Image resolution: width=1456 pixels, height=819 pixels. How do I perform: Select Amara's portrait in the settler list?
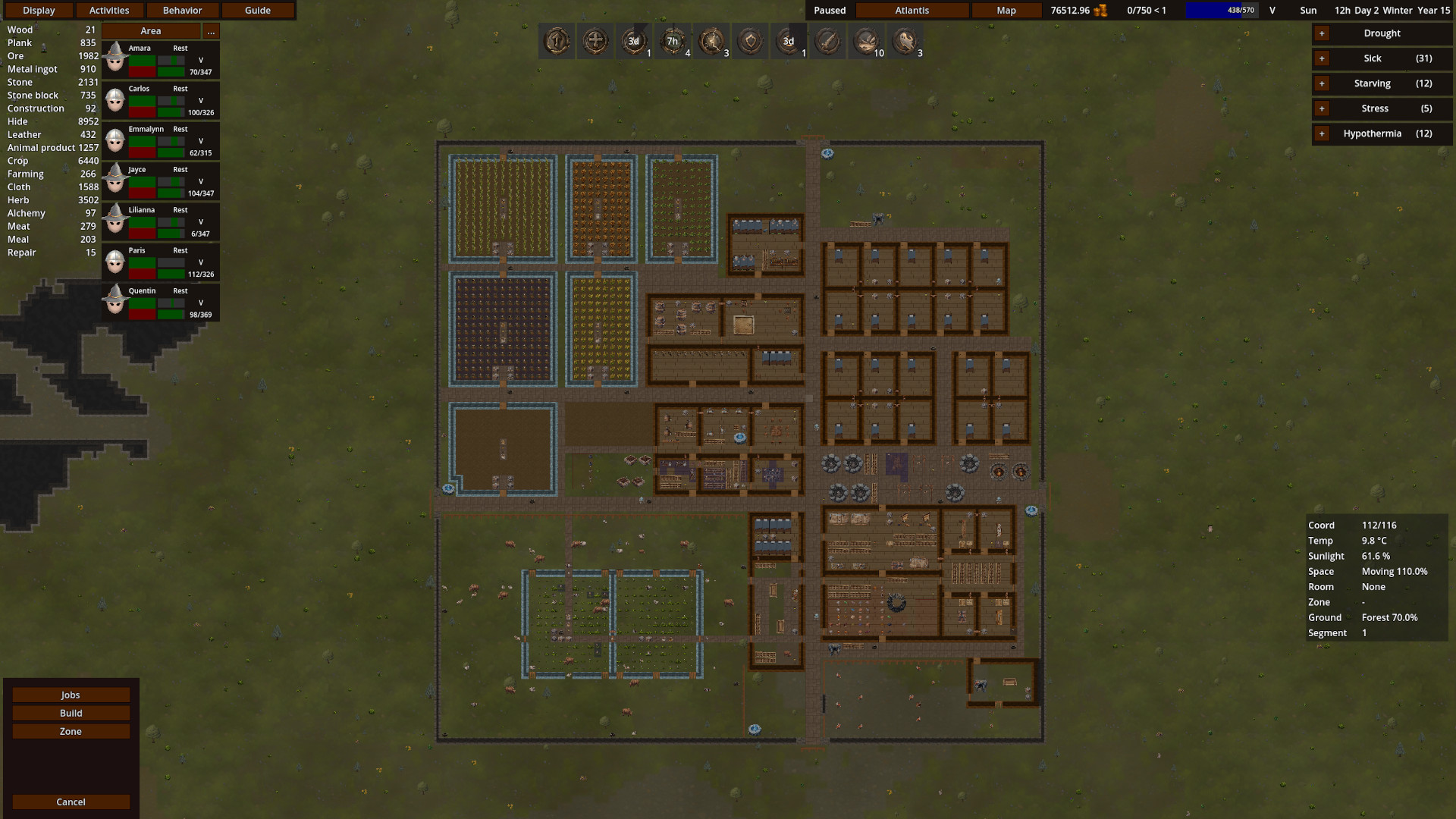point(115,58)
